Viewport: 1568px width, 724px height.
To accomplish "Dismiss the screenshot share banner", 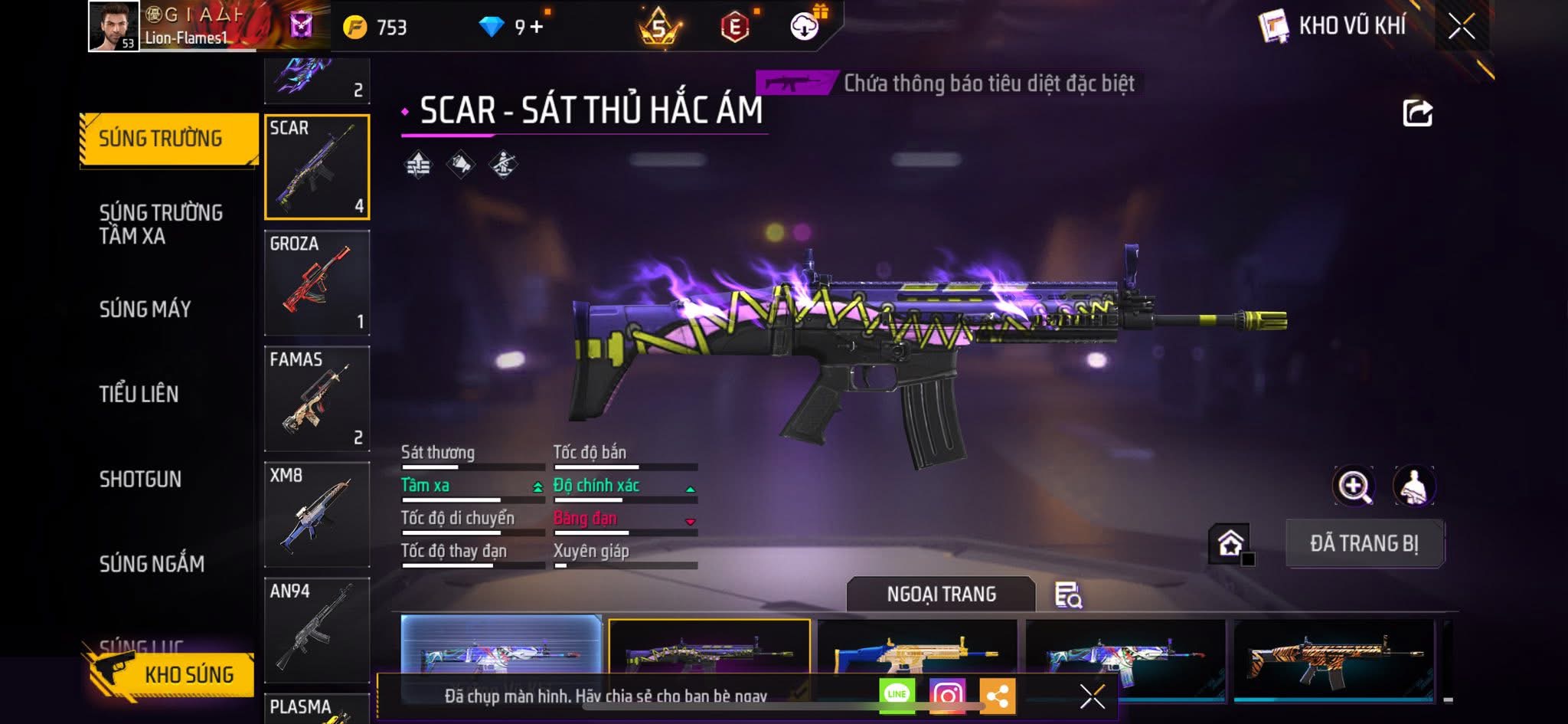I will coord(1092,696).
